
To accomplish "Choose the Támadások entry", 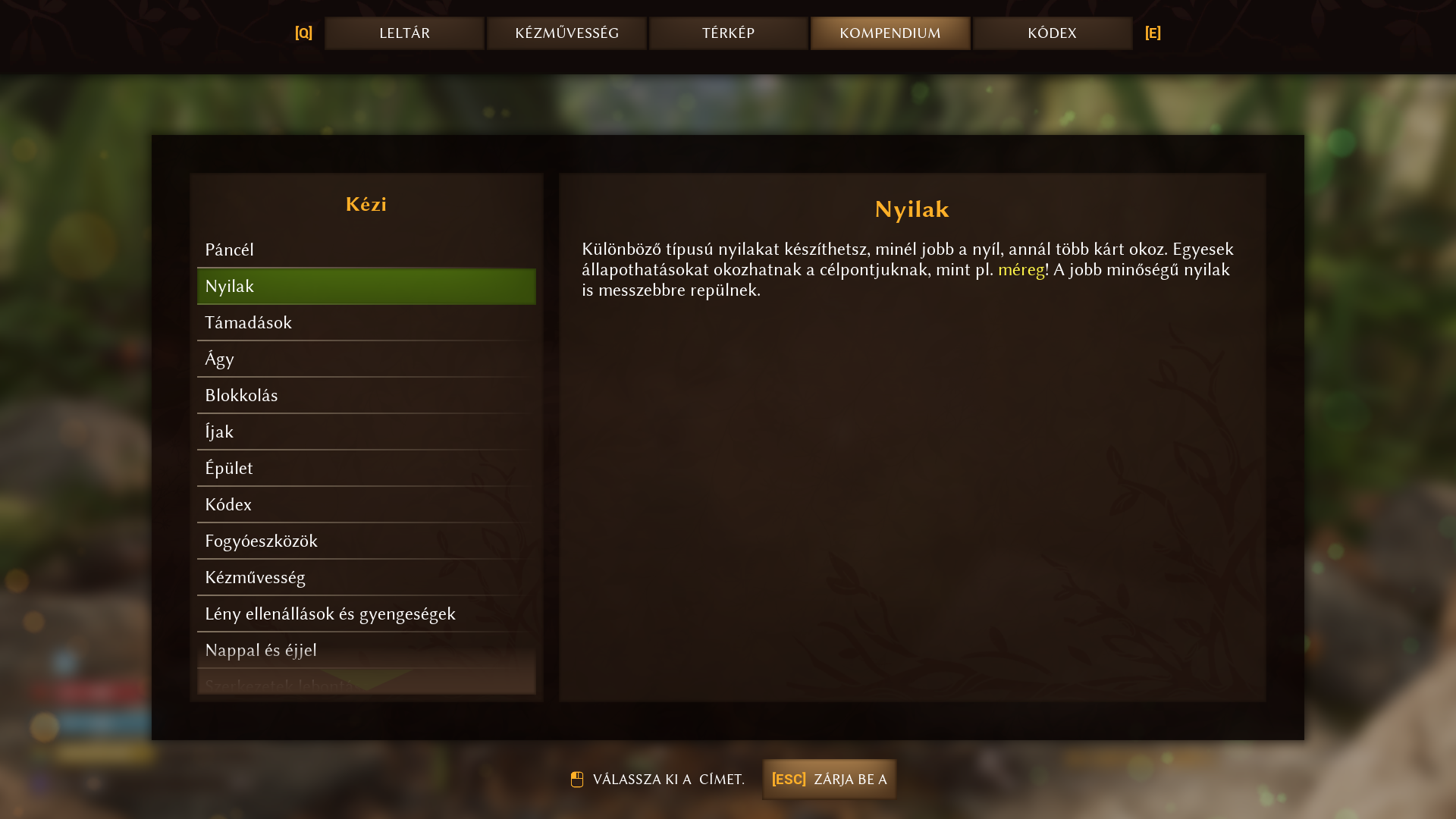I will click(x=366, y=322).
